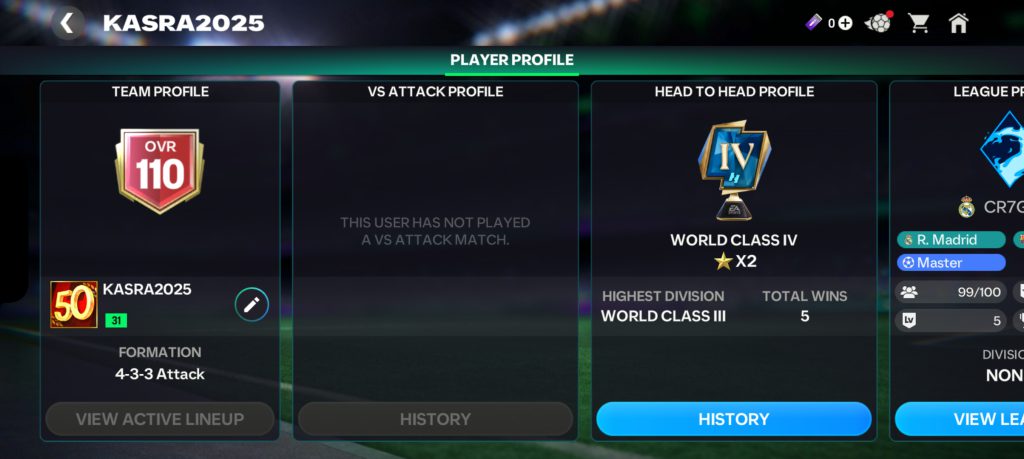Open the football notifications icon
This screenshot has height=459, width=1024.
click(x=878, y=23)
